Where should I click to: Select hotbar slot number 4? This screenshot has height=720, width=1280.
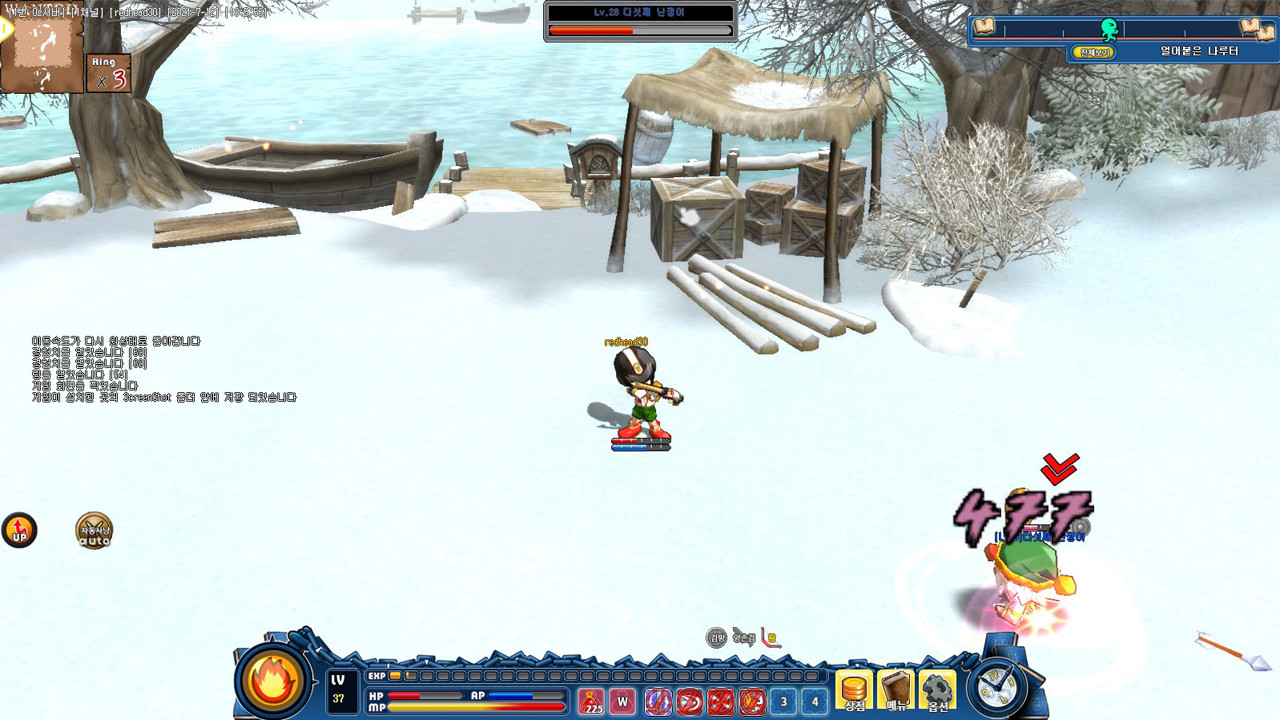[815, 702]
